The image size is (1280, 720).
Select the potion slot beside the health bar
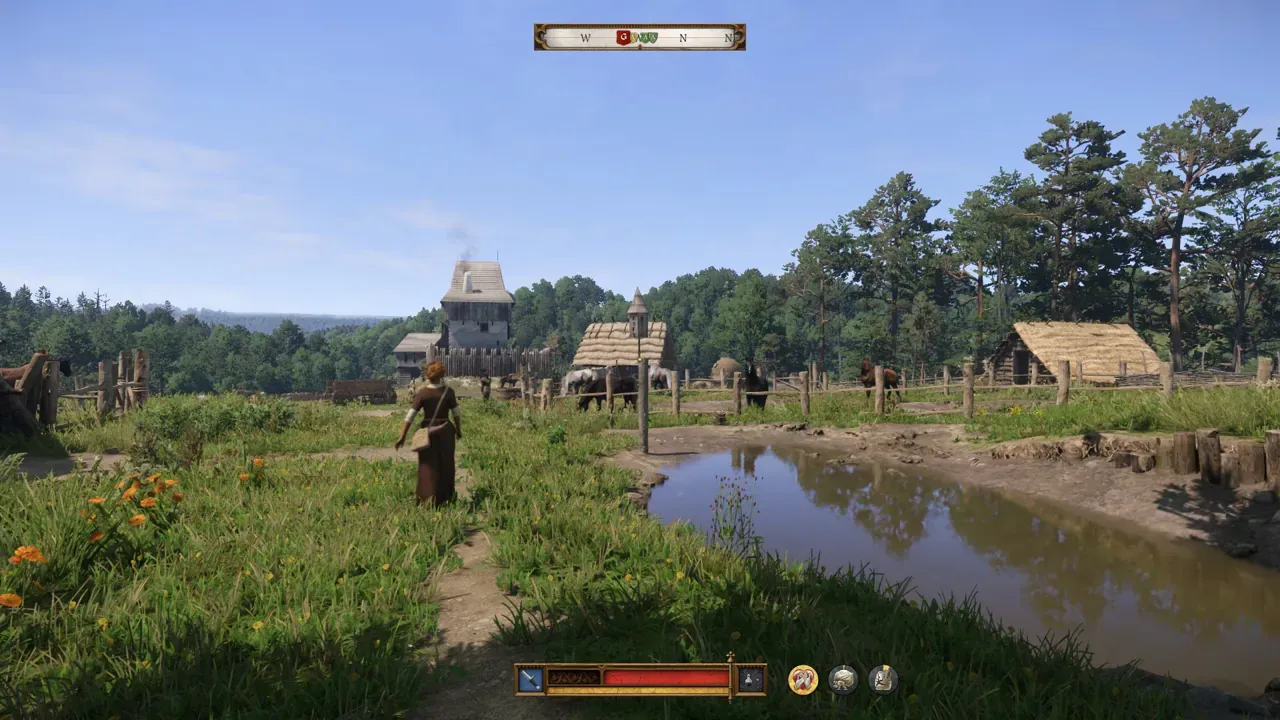click(x=751, y=680)
